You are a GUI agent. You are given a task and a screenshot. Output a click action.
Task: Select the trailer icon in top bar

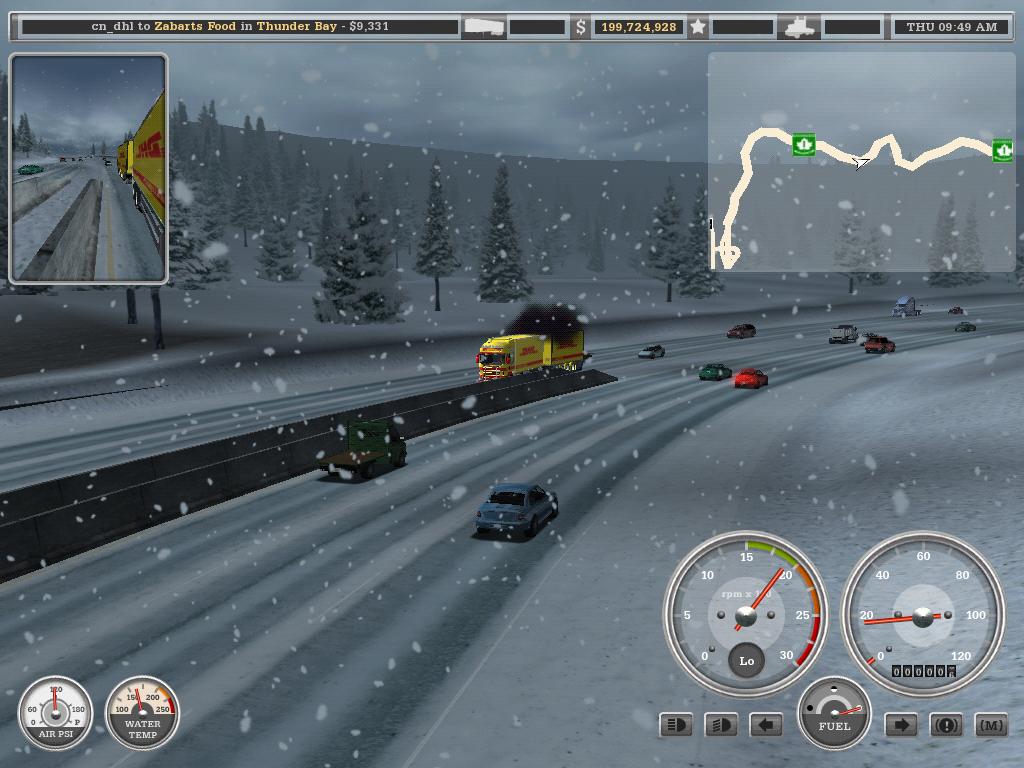point(484,27)
